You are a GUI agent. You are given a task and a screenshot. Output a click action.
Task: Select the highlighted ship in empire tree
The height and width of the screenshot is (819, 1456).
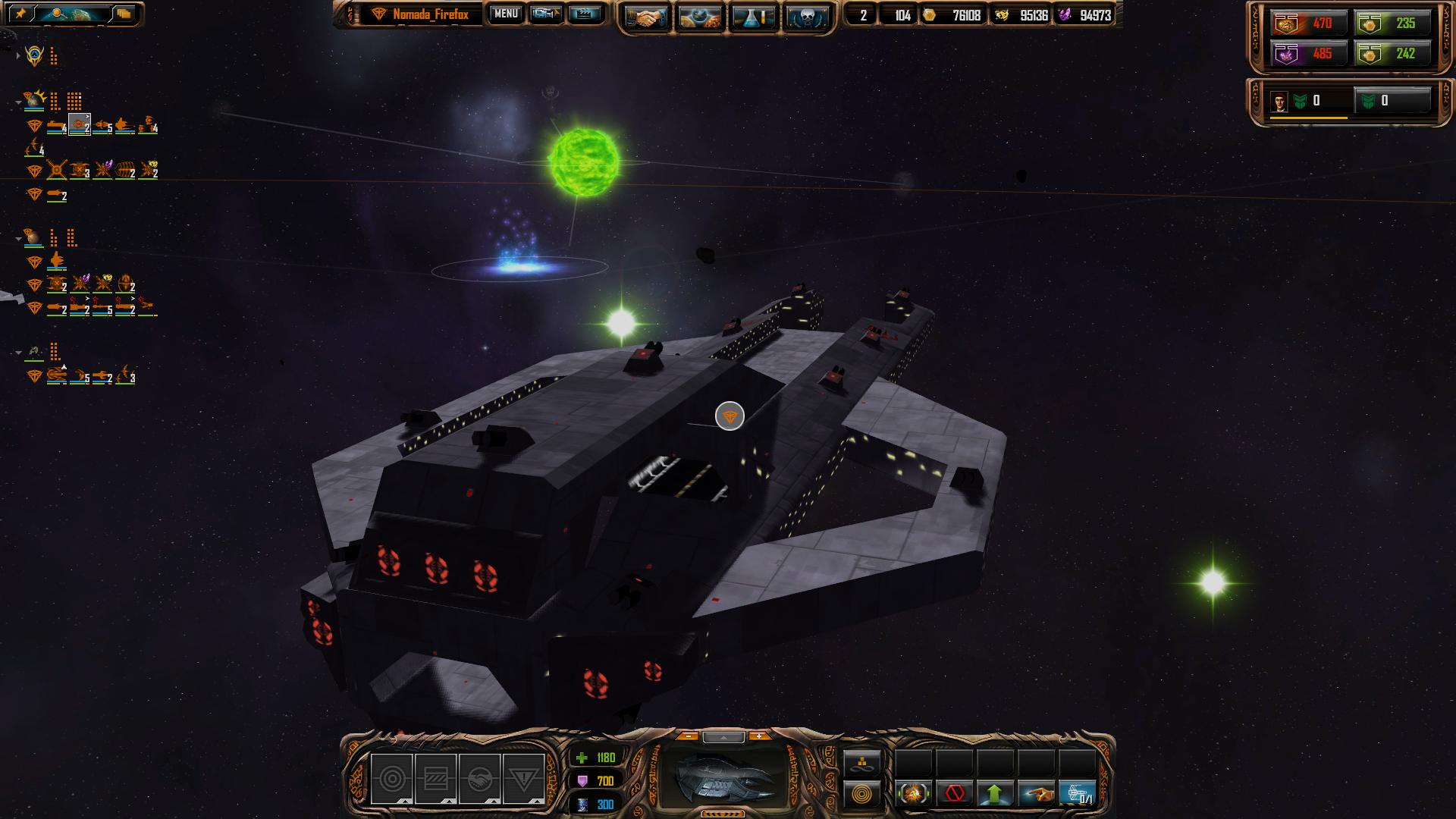pos(80,125)
